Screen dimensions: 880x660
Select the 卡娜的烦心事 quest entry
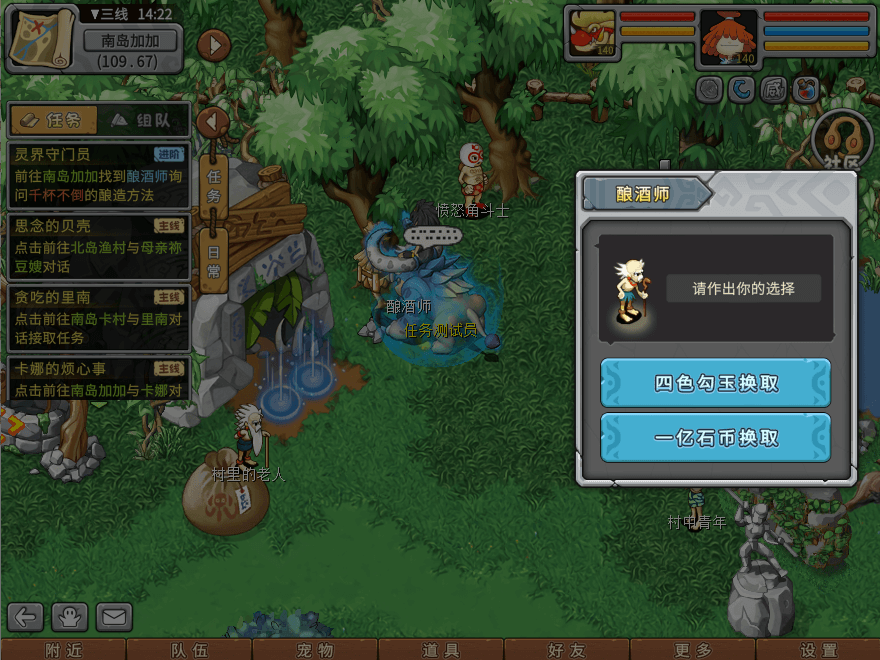(x=97, y=380)
